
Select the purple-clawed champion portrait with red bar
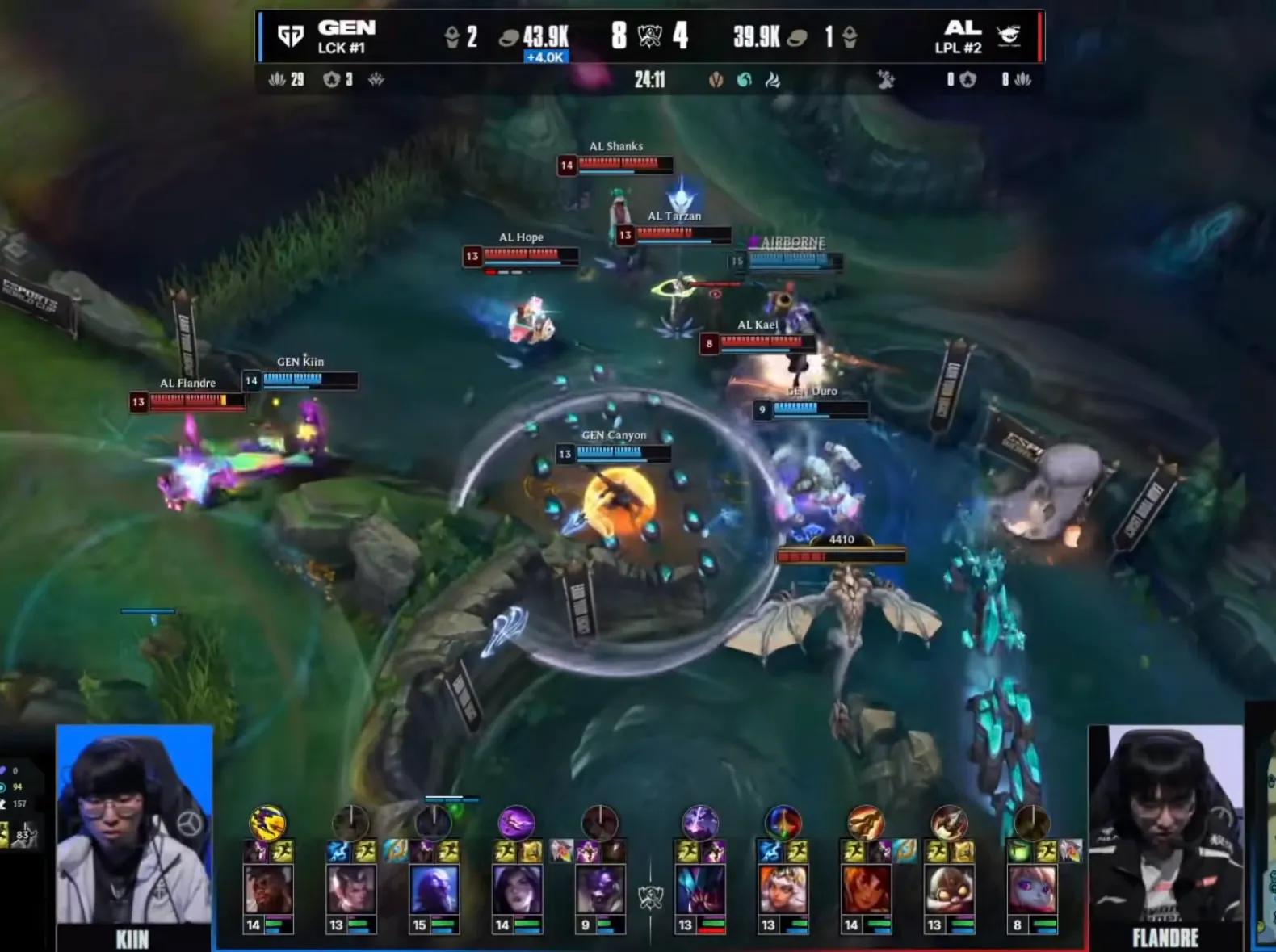pyautogui.click(x=699, y=891)
